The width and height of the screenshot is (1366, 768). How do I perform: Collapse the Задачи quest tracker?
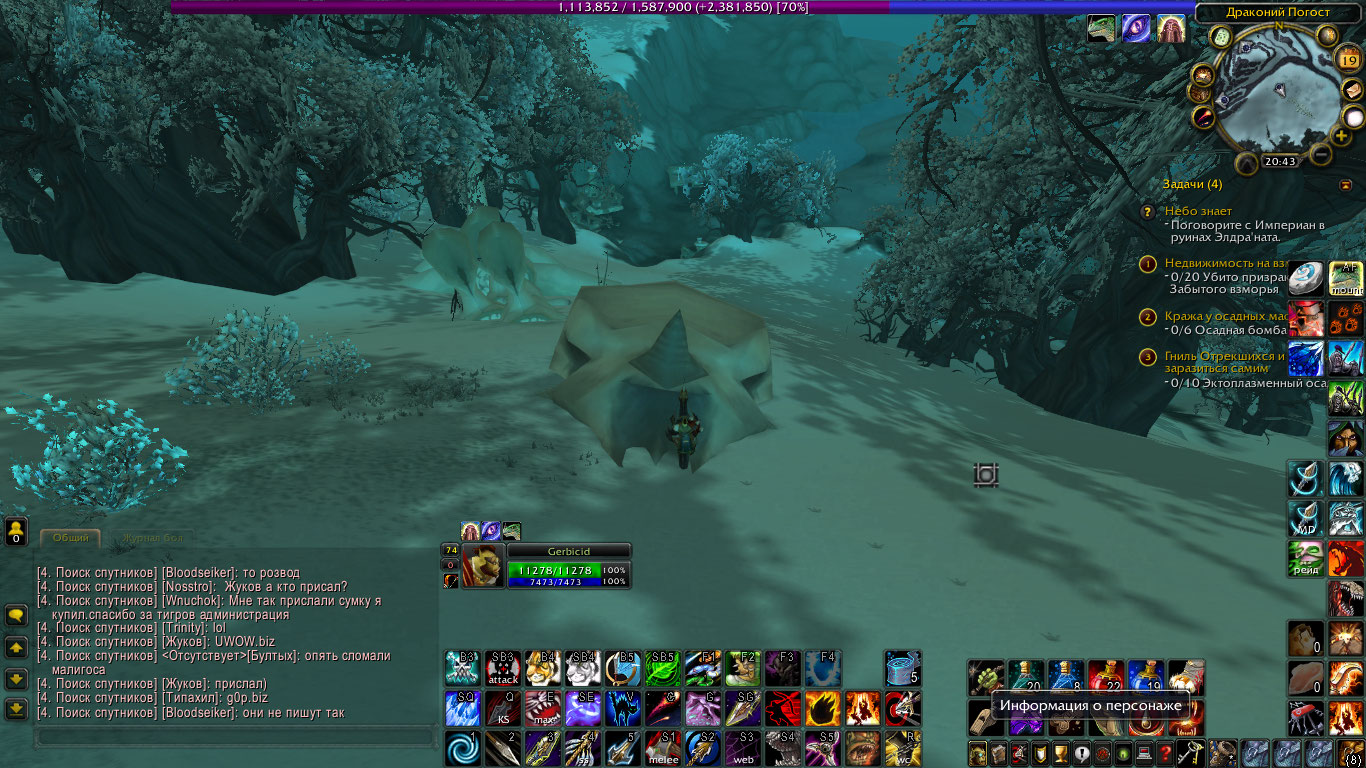[1345, 185]
